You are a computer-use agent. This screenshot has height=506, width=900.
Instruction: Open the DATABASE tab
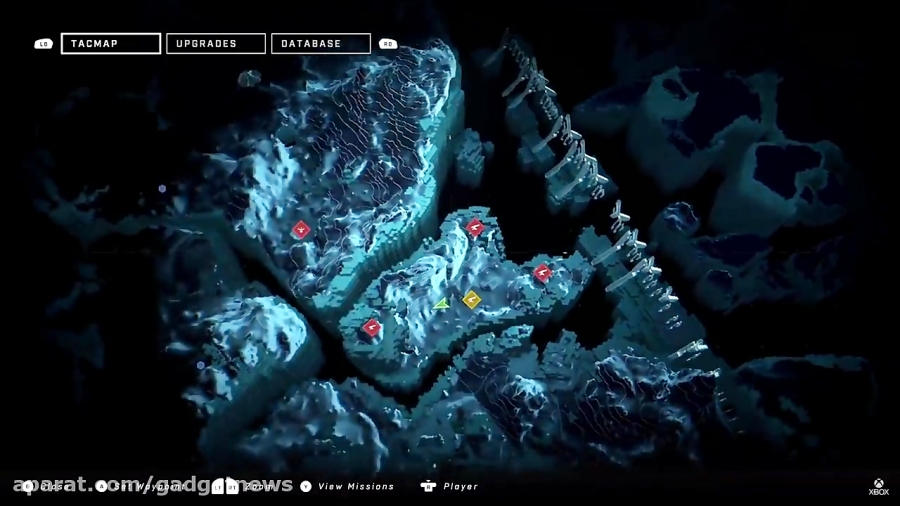click(x=320, y=44)
